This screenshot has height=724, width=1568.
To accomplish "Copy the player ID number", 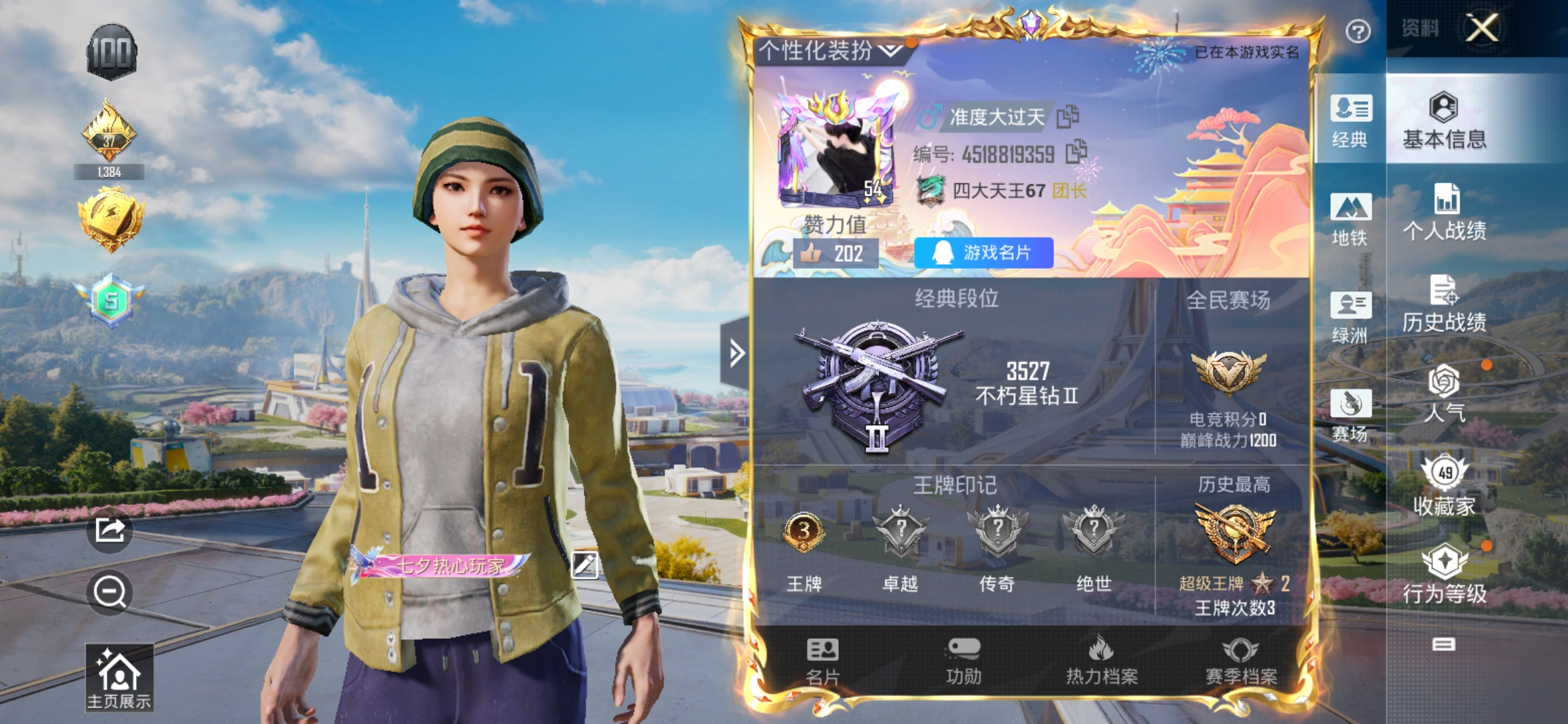I will (x=1075, y=152).
